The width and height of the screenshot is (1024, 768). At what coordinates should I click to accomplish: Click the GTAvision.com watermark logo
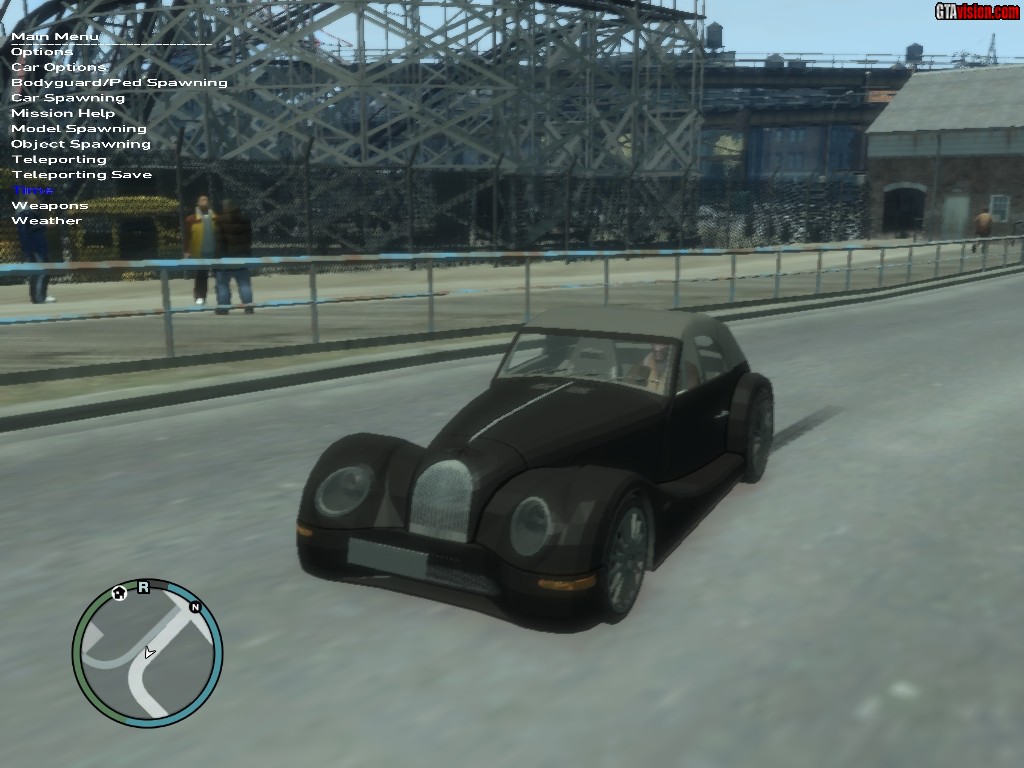[x=976, y=11]
